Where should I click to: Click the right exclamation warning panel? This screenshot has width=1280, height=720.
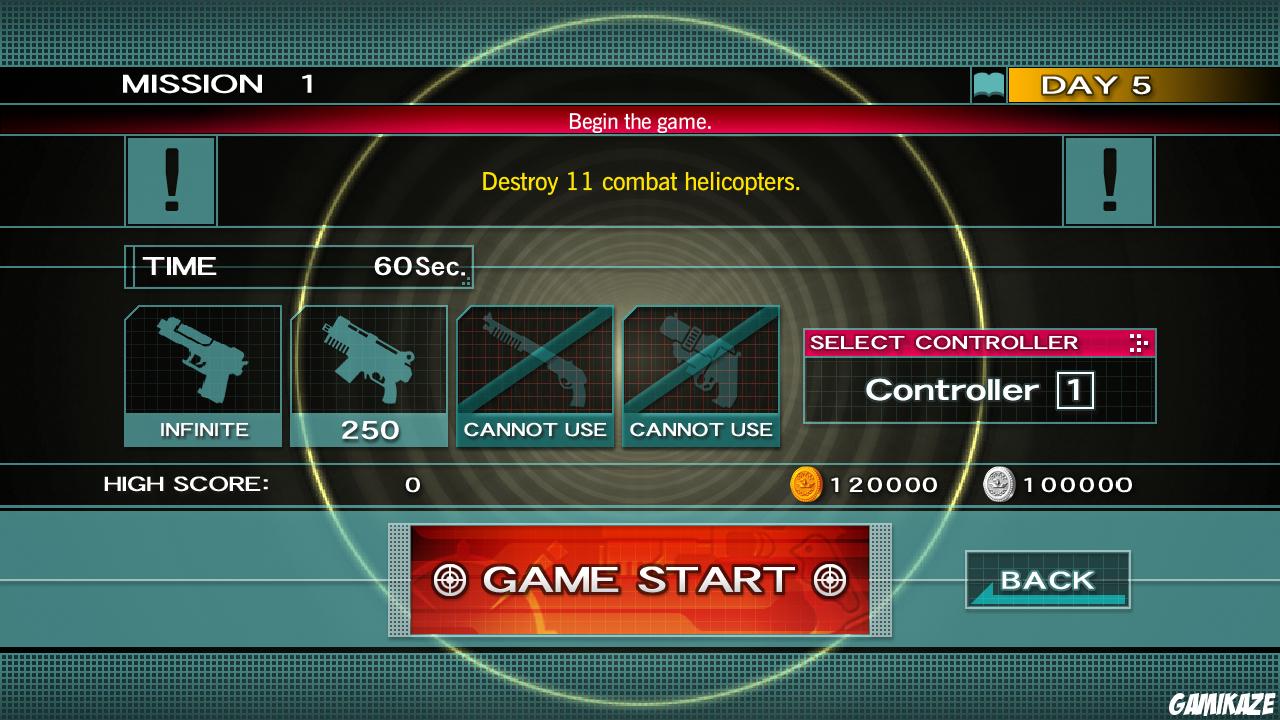[x=1109, y=181]
